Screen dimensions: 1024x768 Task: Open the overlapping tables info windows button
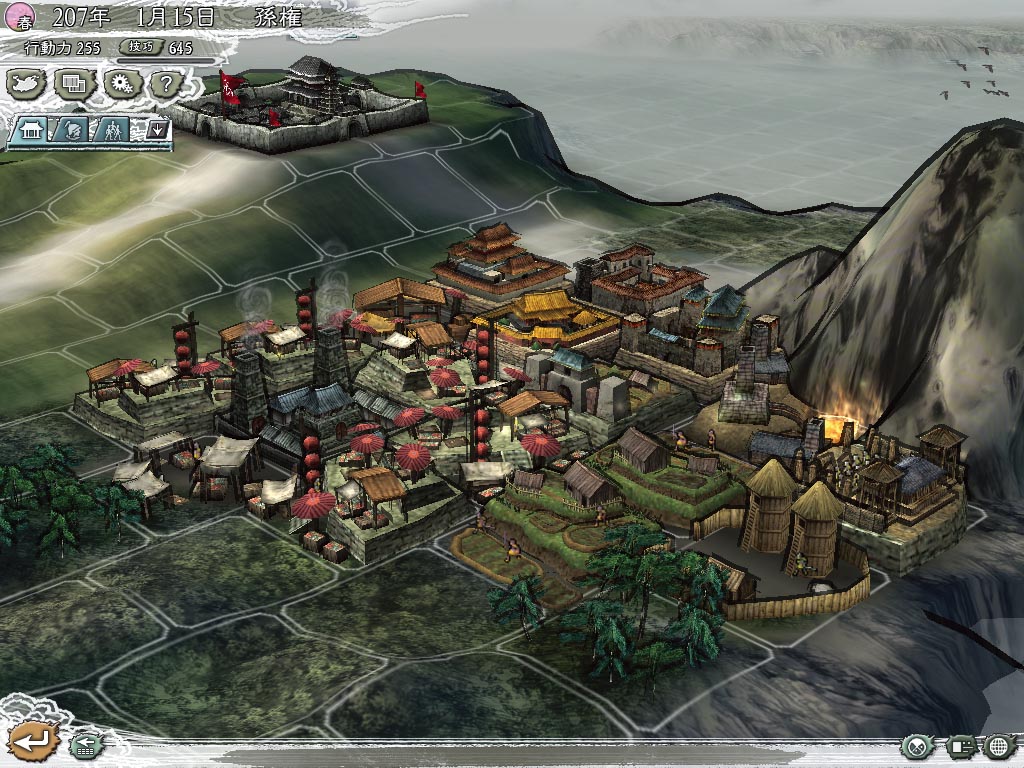pyautogui.click(x=73, y=83)
